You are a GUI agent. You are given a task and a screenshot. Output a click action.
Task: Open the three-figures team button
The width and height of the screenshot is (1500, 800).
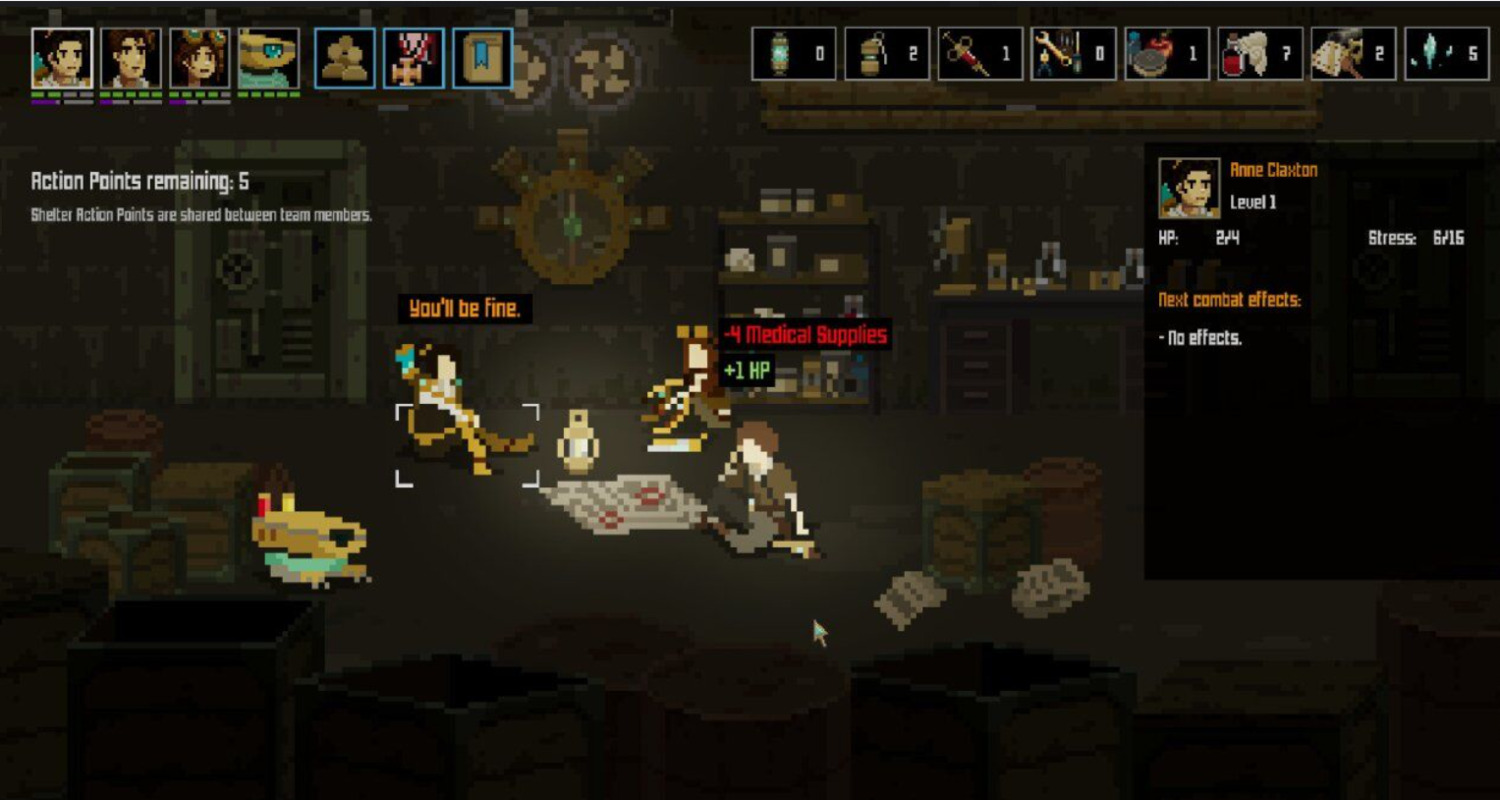pos(345,58)
